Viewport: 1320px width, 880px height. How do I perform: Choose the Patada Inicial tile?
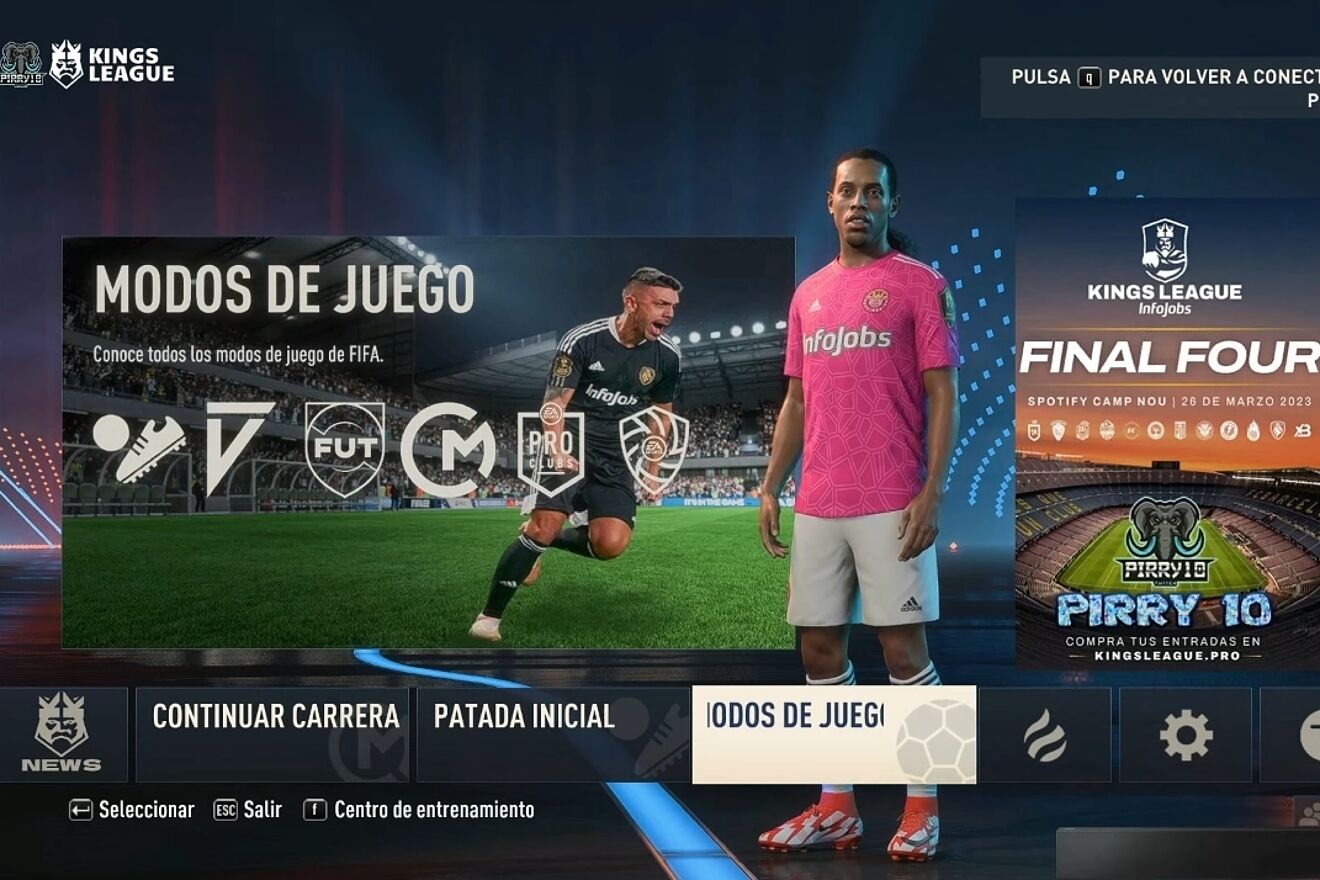coord(552,735)
